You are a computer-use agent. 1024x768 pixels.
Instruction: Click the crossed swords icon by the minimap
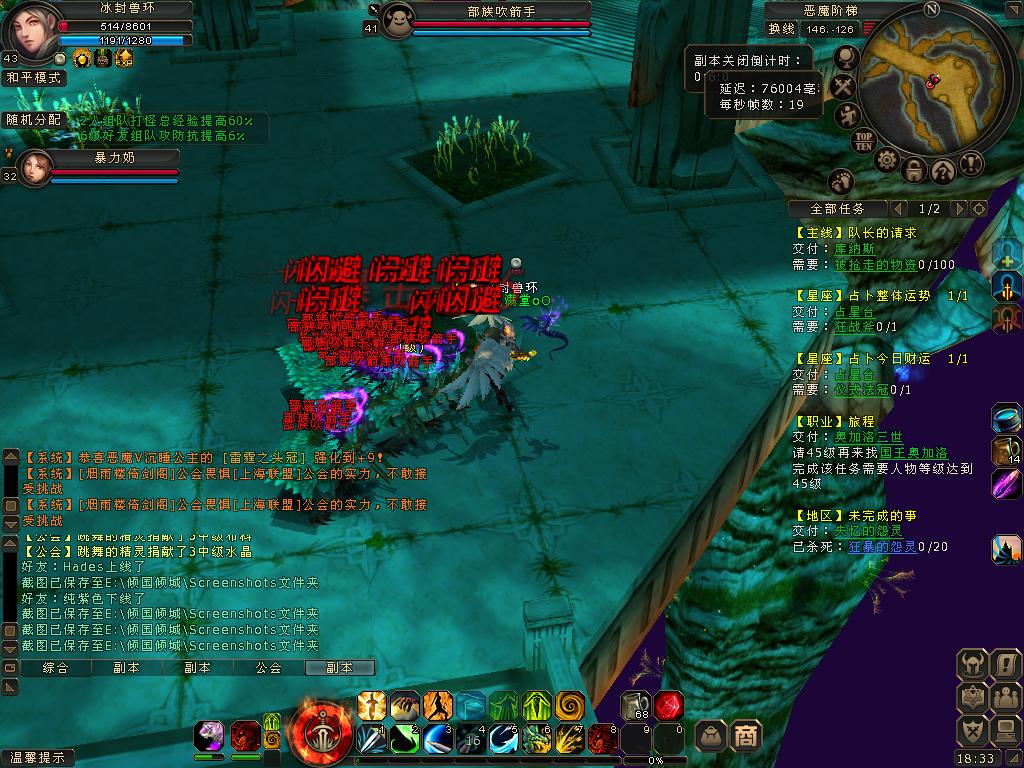point(844,88)
